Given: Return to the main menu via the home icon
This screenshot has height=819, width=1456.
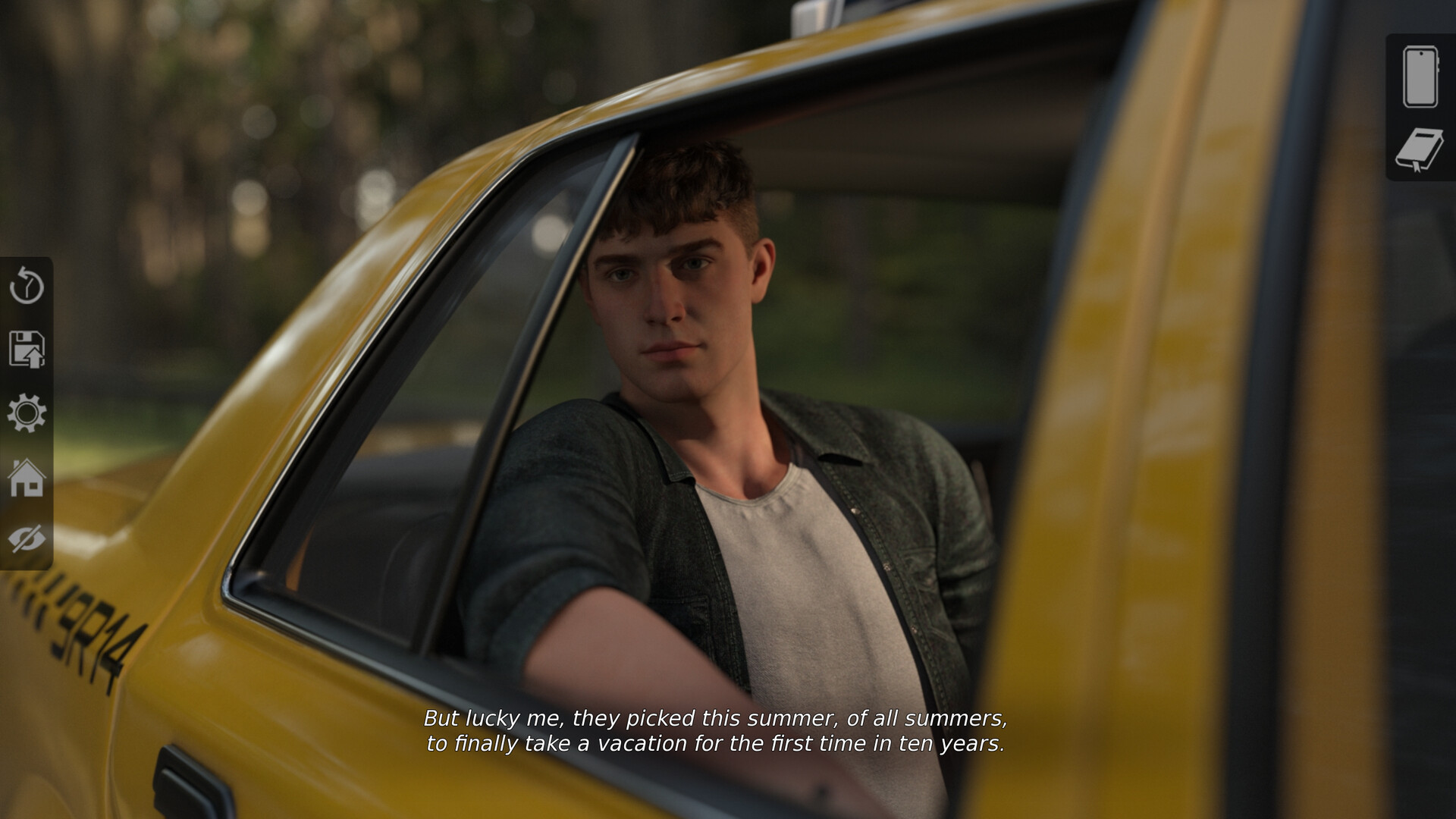Looking at the screenshot, I should coord(25,478).
